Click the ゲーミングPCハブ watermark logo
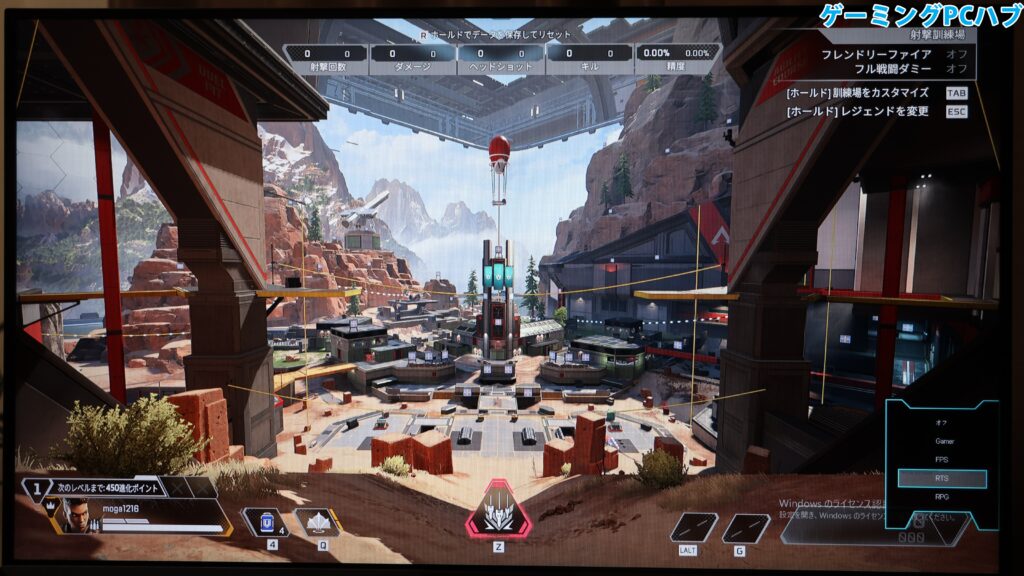Viewport: 1024px width, 576px height. coord(918,15)
